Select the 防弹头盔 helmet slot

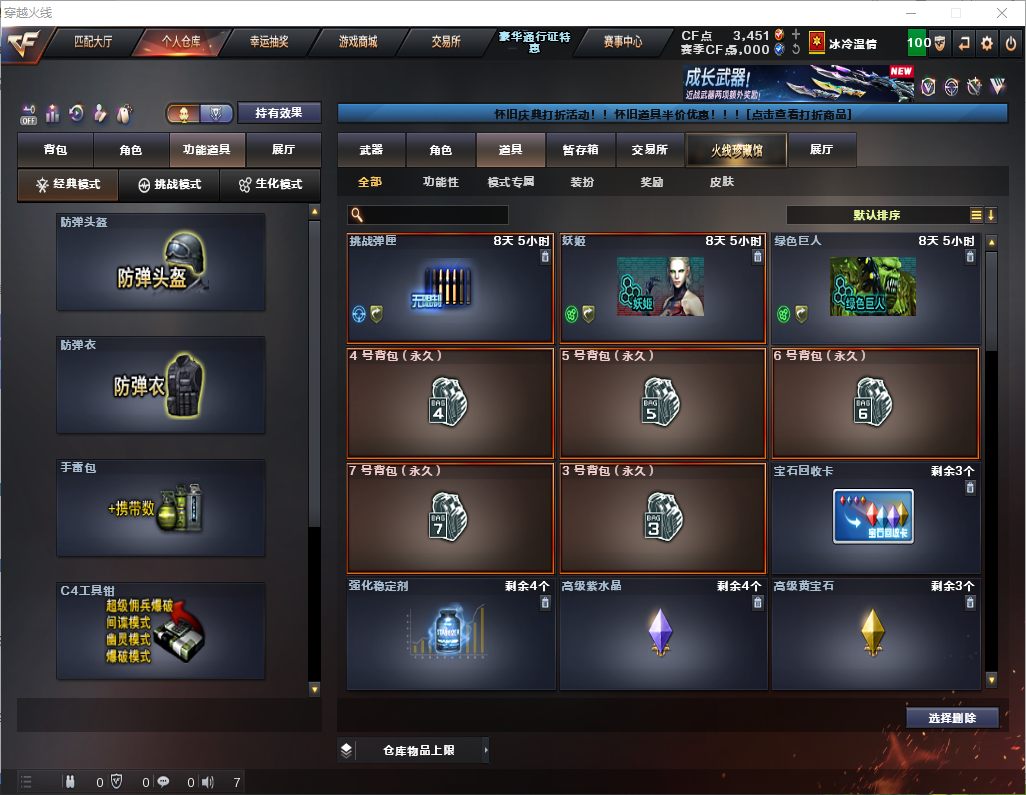(x=161, y=262)
